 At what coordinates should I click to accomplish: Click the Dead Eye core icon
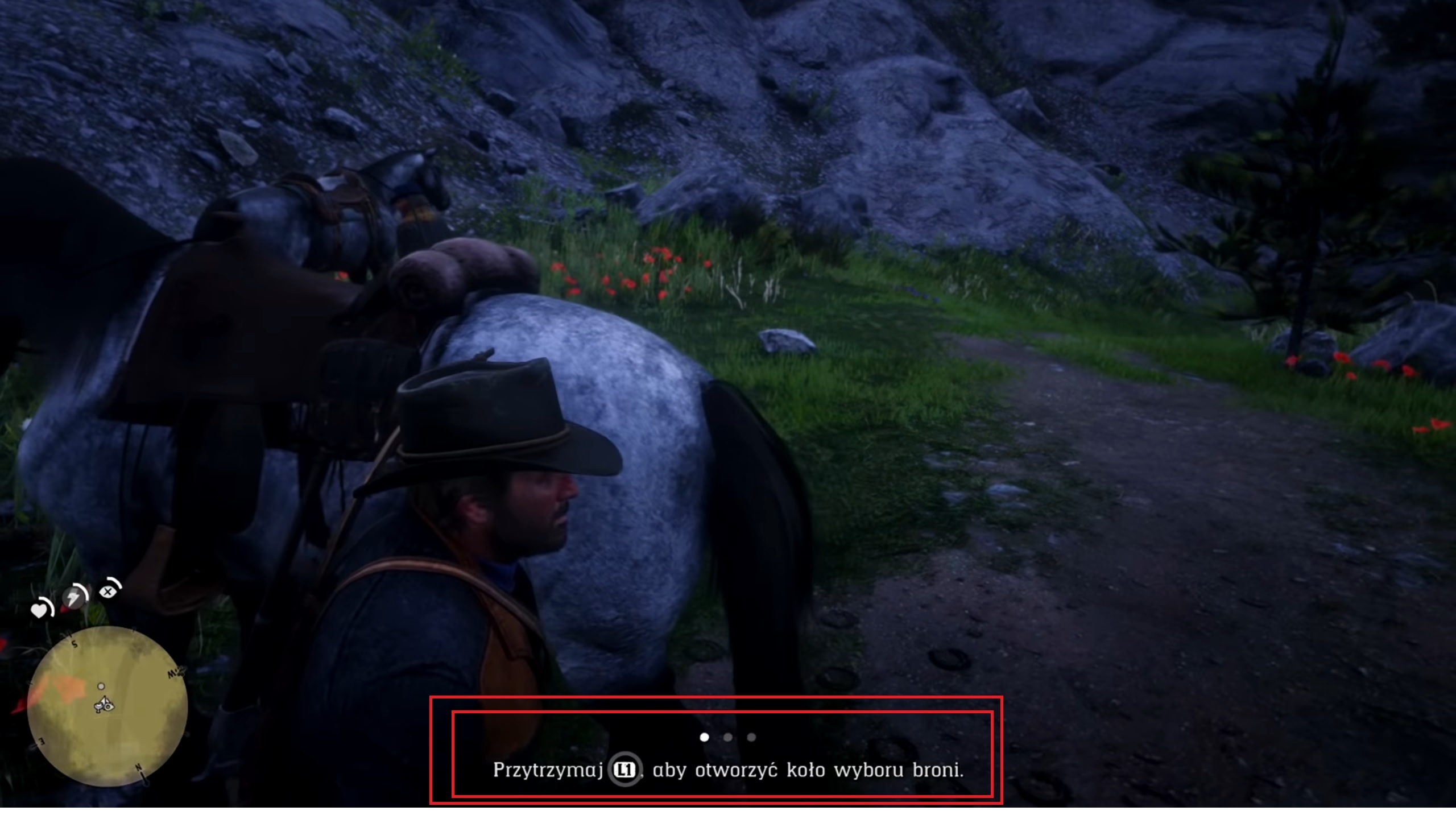107,591
